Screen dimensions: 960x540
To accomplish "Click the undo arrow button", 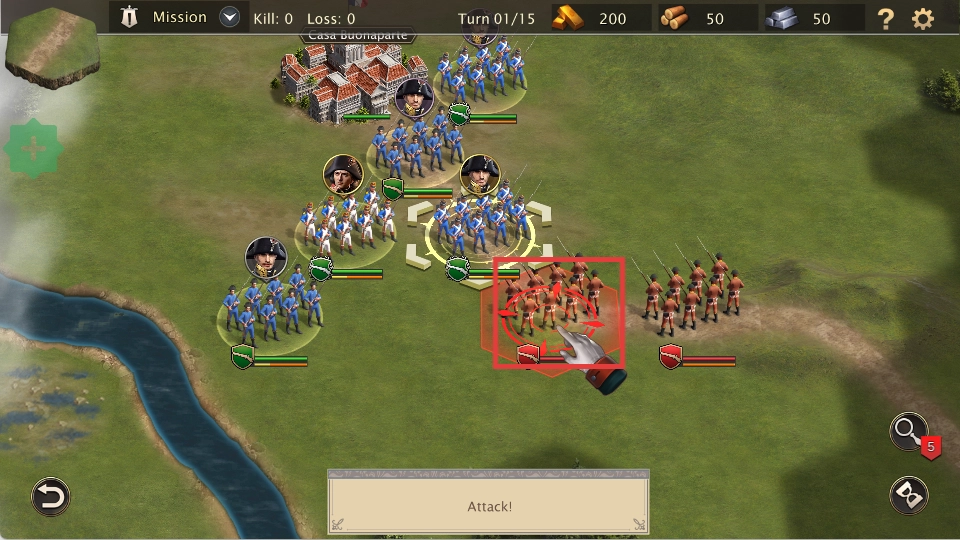I will 50,496.
